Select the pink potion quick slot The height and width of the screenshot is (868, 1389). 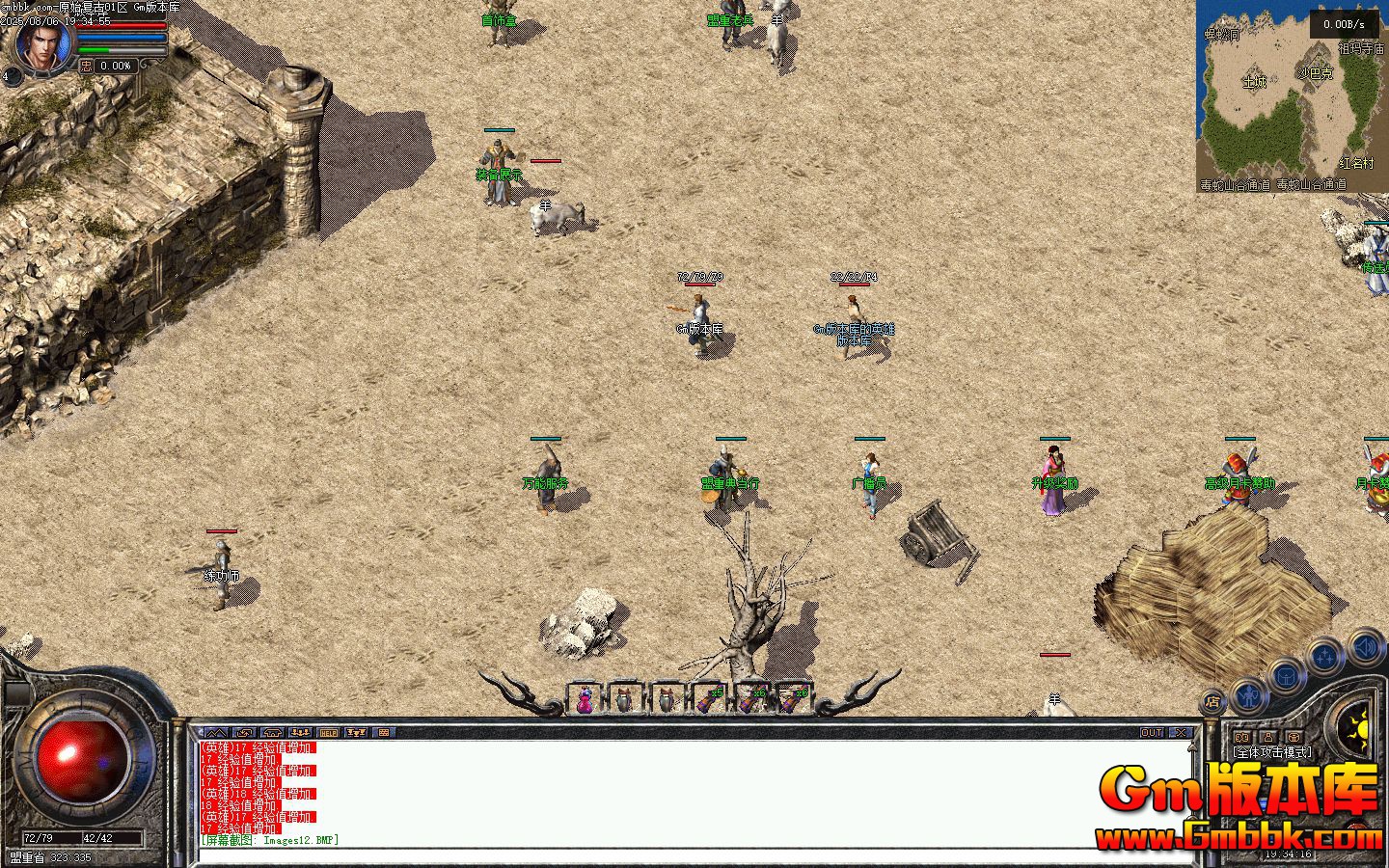586,699
